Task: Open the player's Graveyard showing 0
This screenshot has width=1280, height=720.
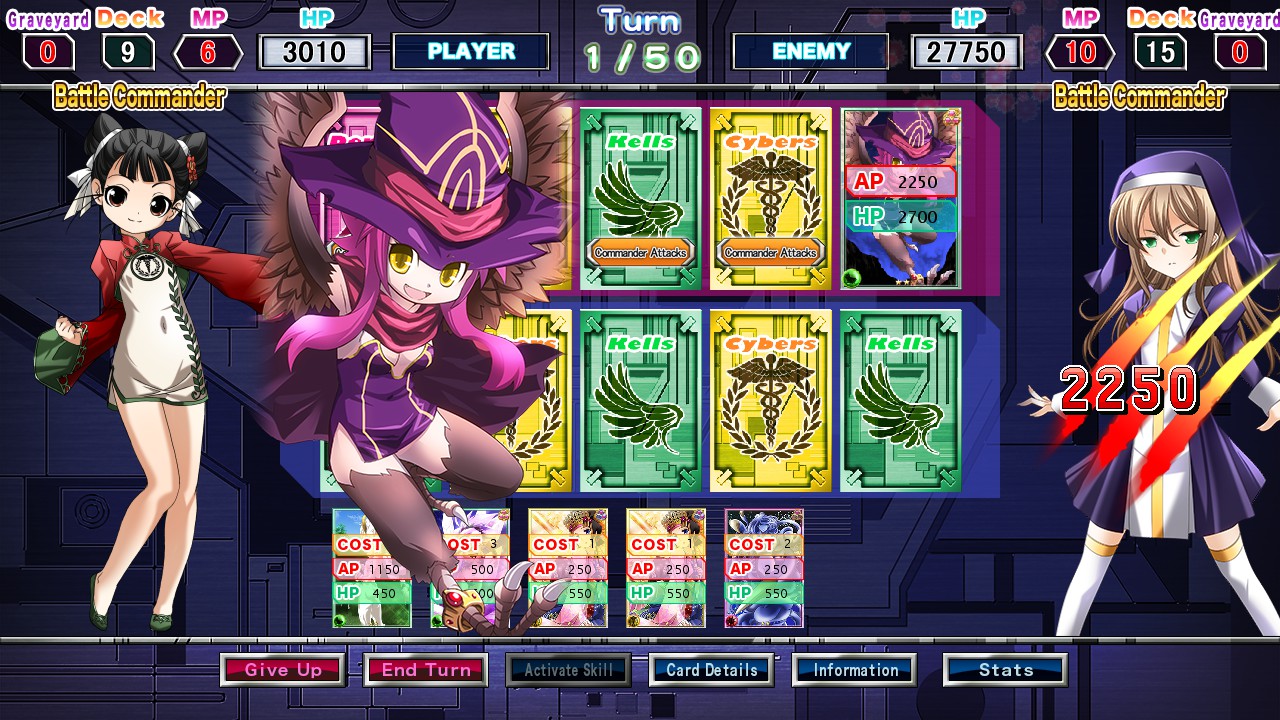Action: 47,44
